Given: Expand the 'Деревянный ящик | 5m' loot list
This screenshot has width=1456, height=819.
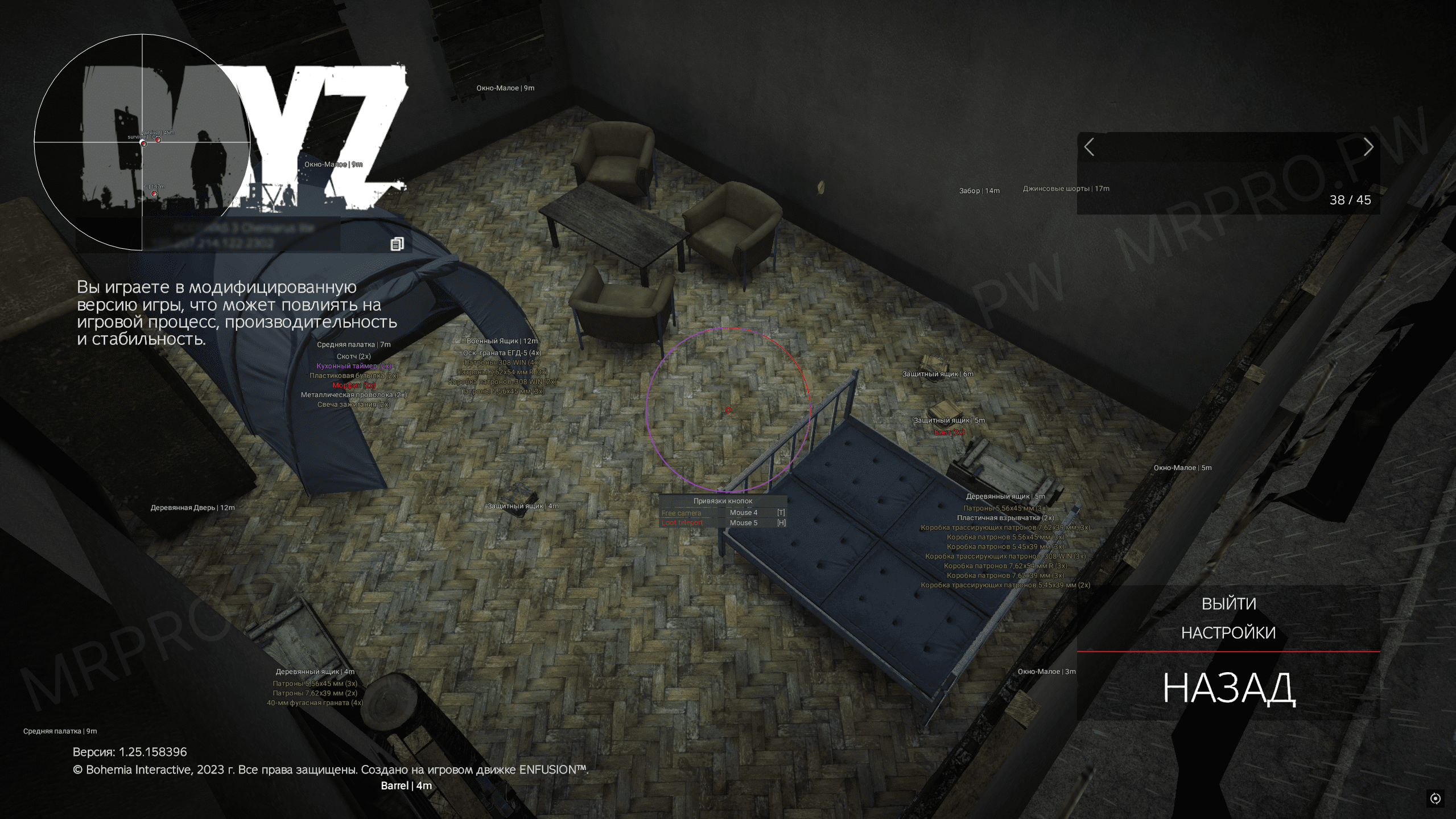Looking at the screenshot, I should 1007,496.
